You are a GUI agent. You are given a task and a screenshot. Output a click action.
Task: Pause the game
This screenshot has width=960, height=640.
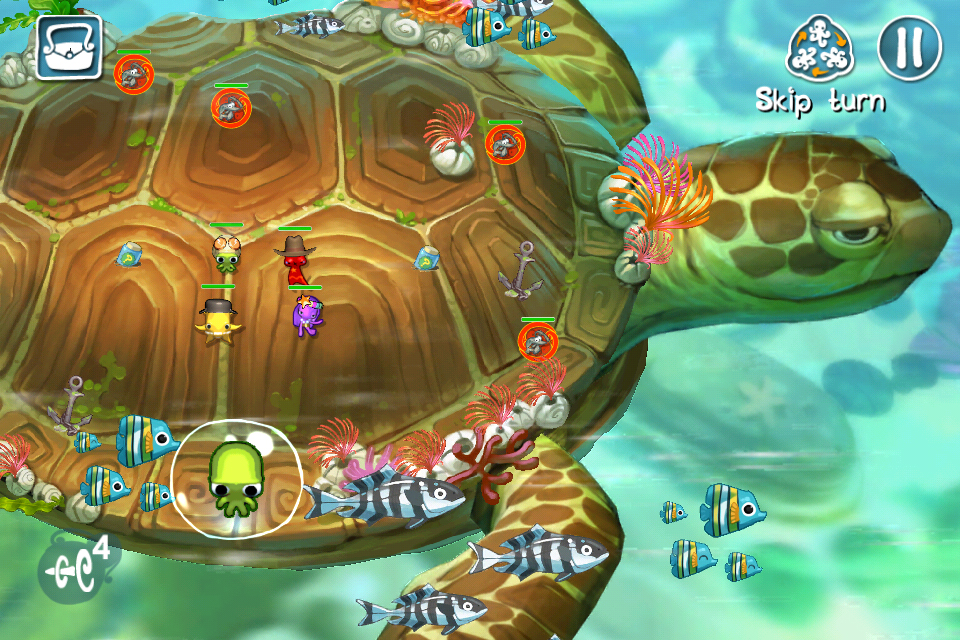coord(909,49)
